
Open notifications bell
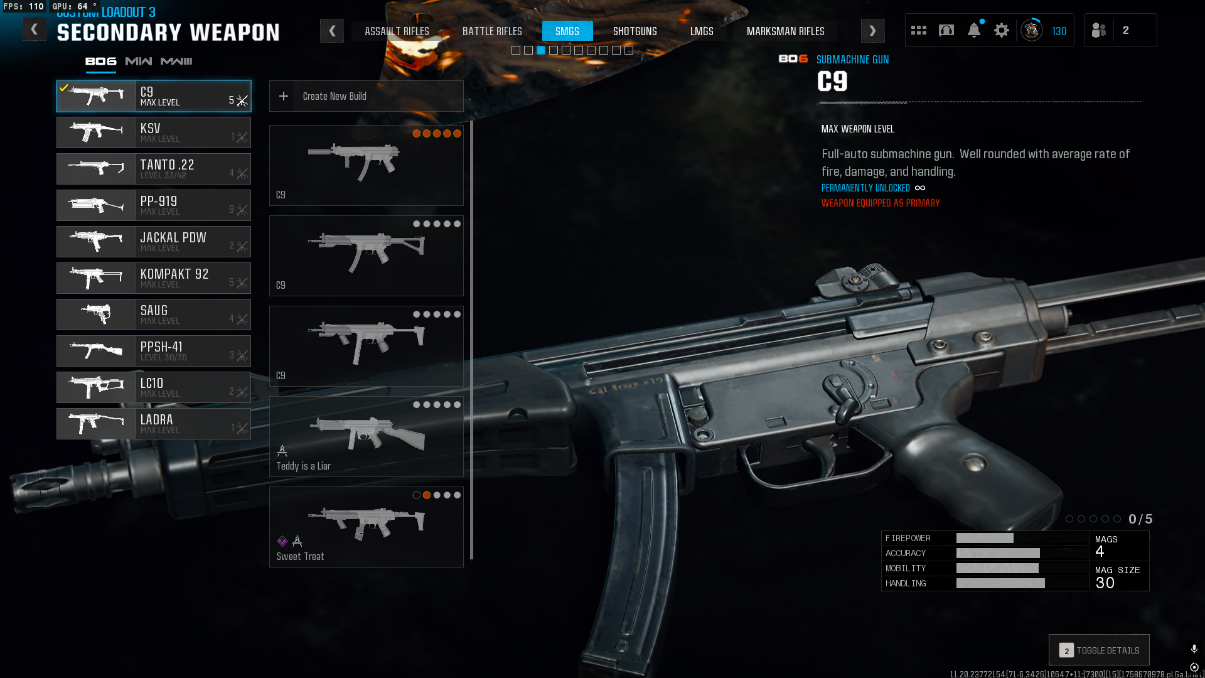point(974,31)
